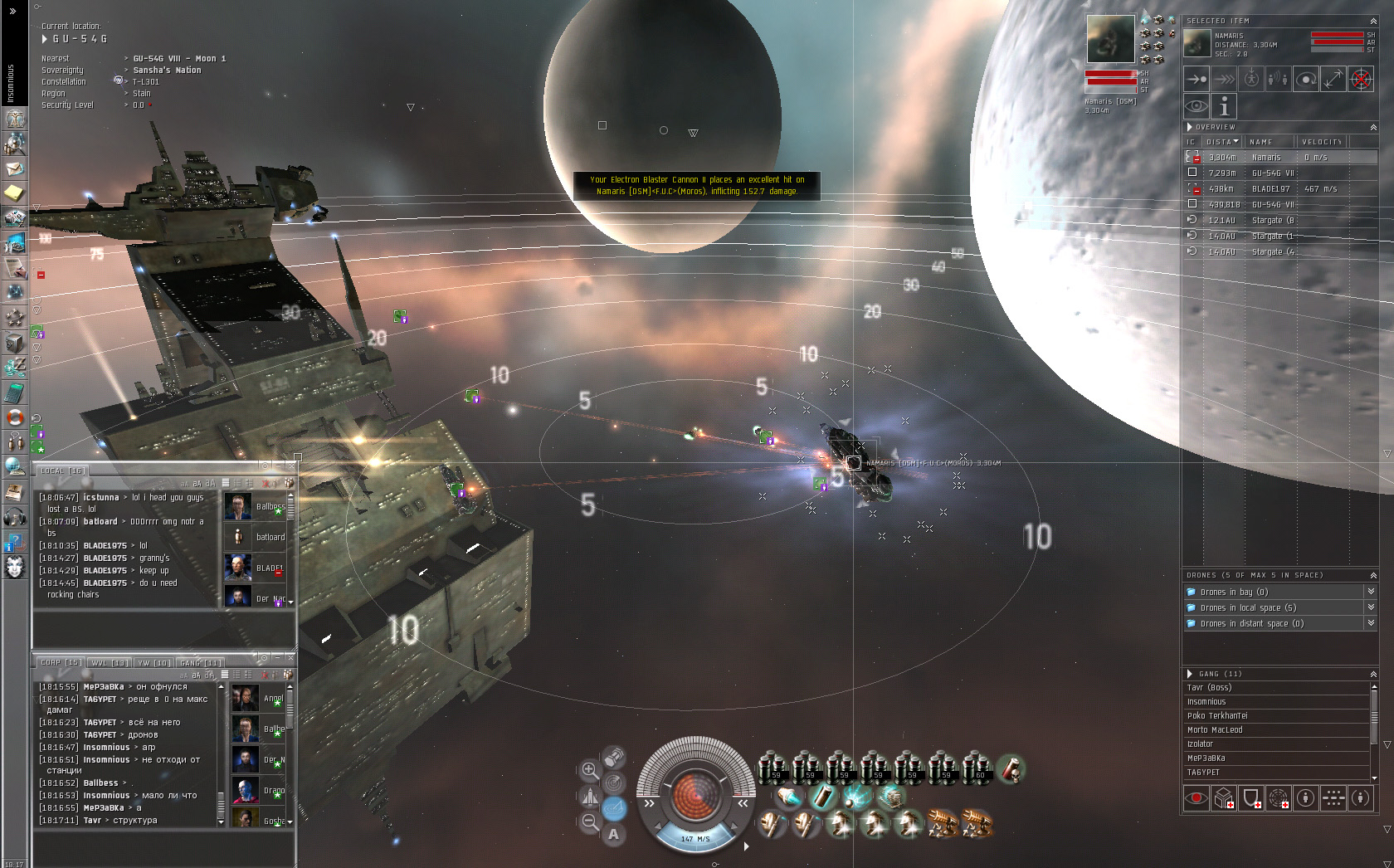Unlock target with red crosshair button

[1361, 80]
